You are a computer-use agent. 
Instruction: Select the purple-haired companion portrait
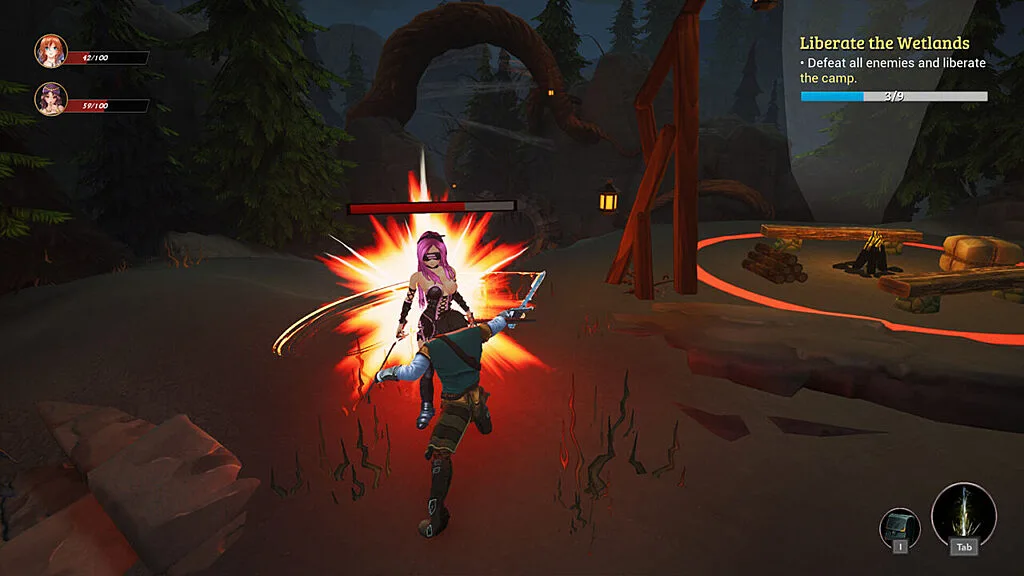pyautogui.click(x=50, y=98)
